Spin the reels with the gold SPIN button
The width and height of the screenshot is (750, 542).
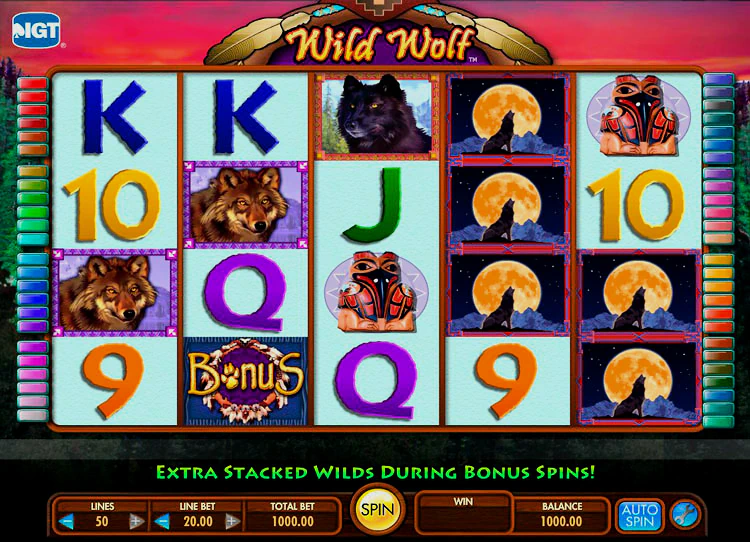378,511
